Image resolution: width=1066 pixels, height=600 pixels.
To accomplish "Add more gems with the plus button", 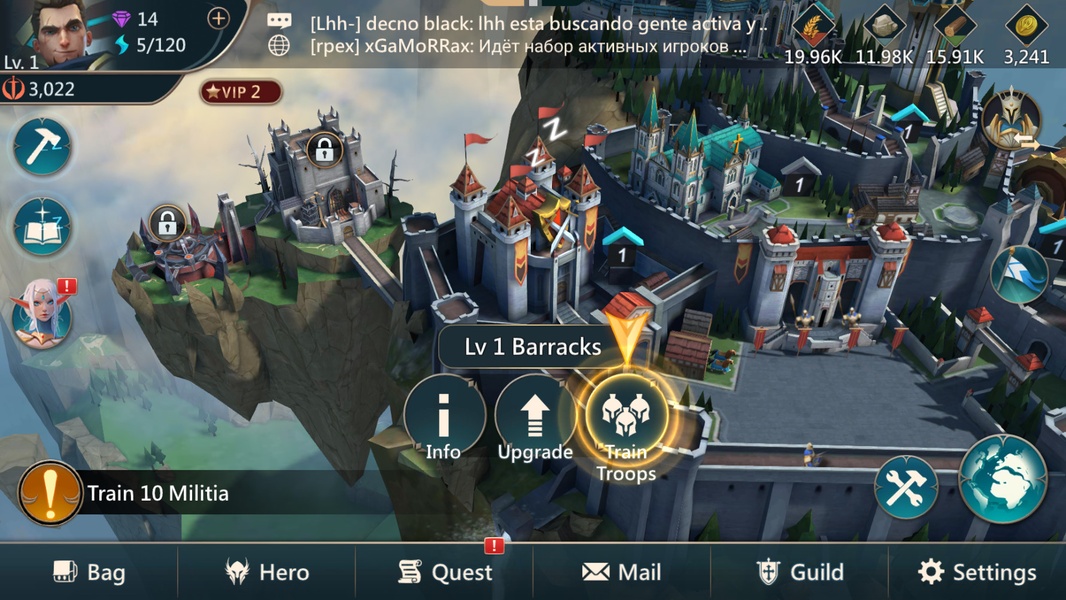I will click(218, 18).
